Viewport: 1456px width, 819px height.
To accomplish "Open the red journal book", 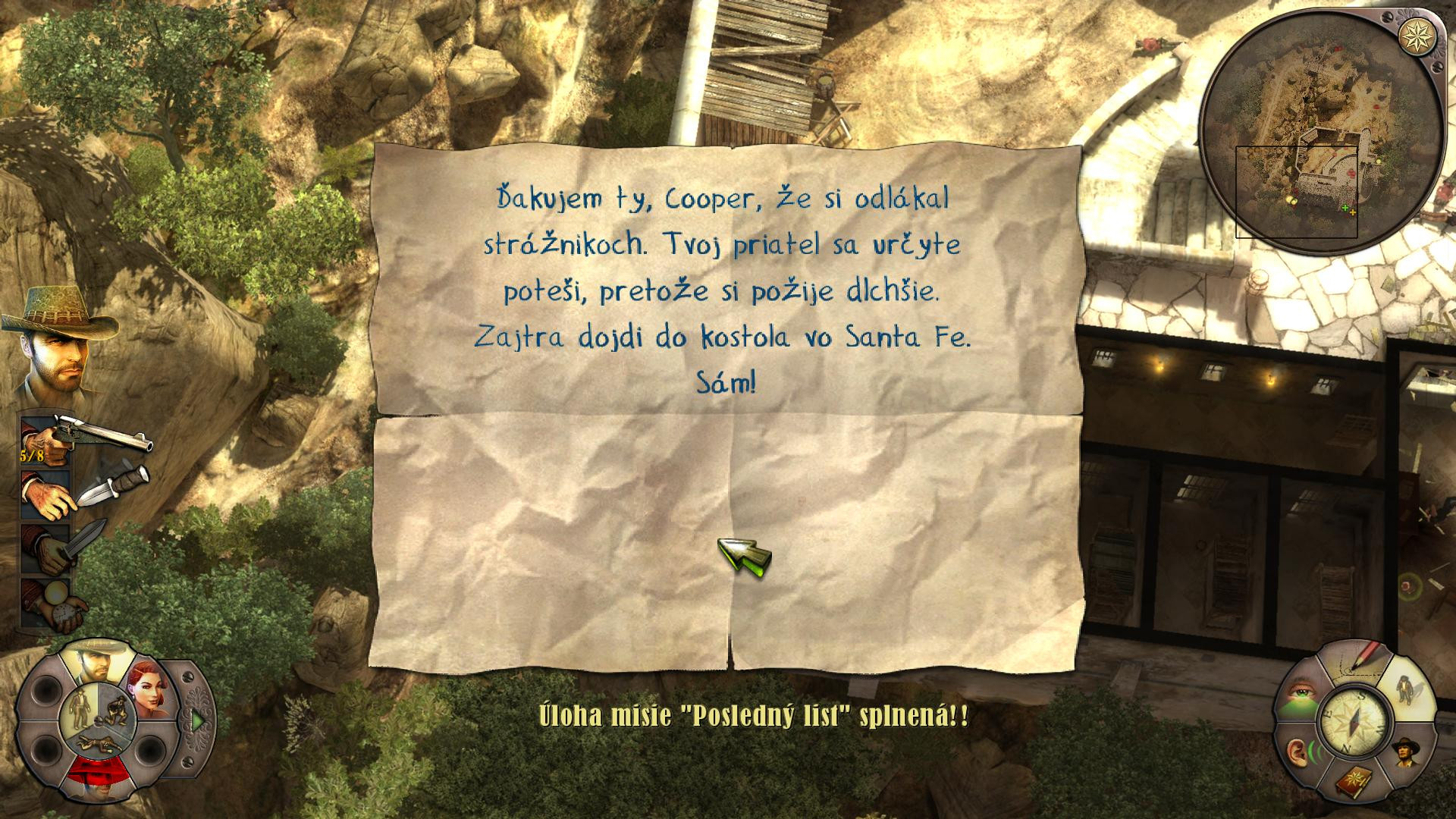I will click(x=1354, y=781).
